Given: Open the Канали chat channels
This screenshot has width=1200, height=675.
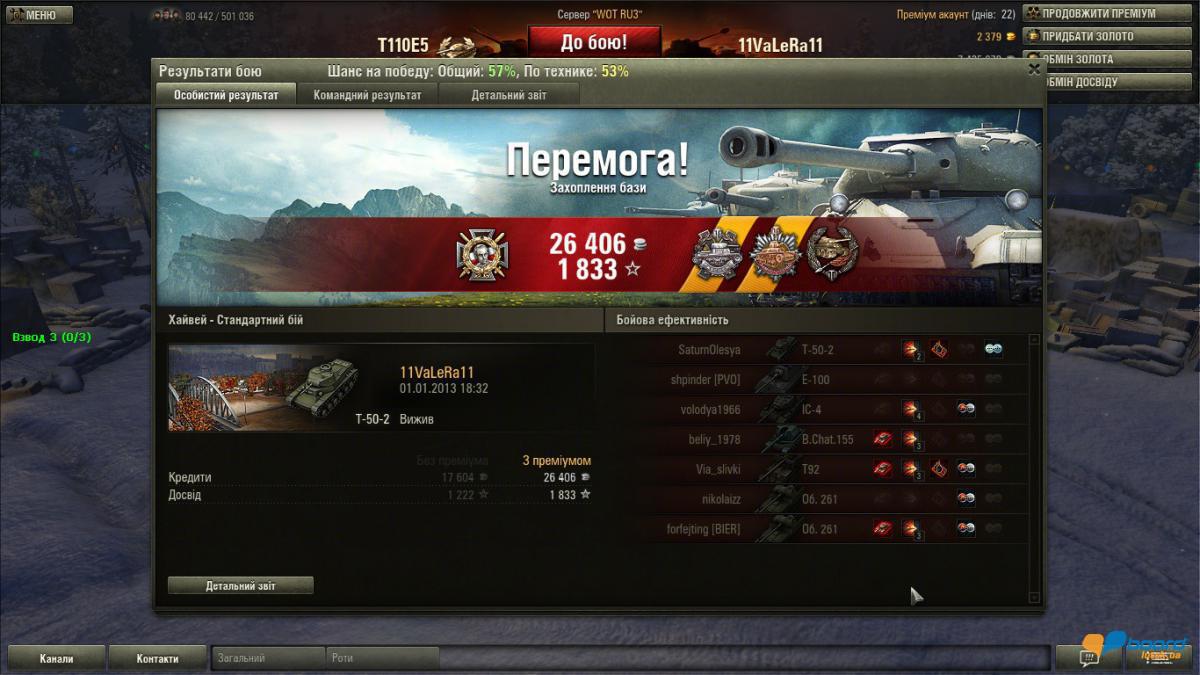Looking at the screenshot, I should (56, 658).
